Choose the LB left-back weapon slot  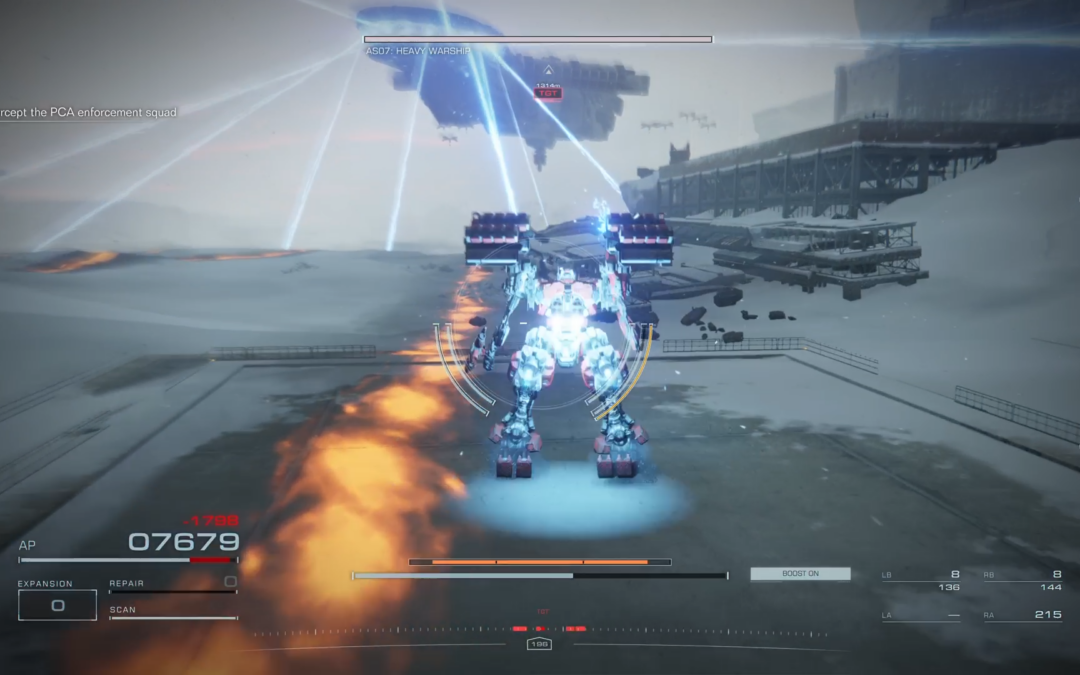(x=920, y=581)
